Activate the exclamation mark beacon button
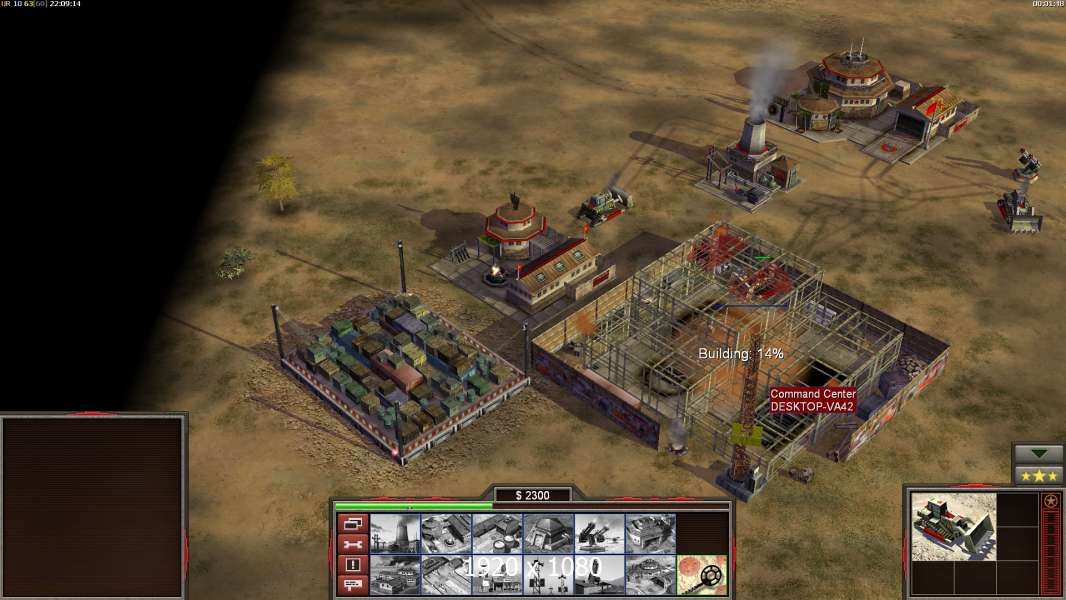Viewport: 1066px width, 600px height. point(351,565)
